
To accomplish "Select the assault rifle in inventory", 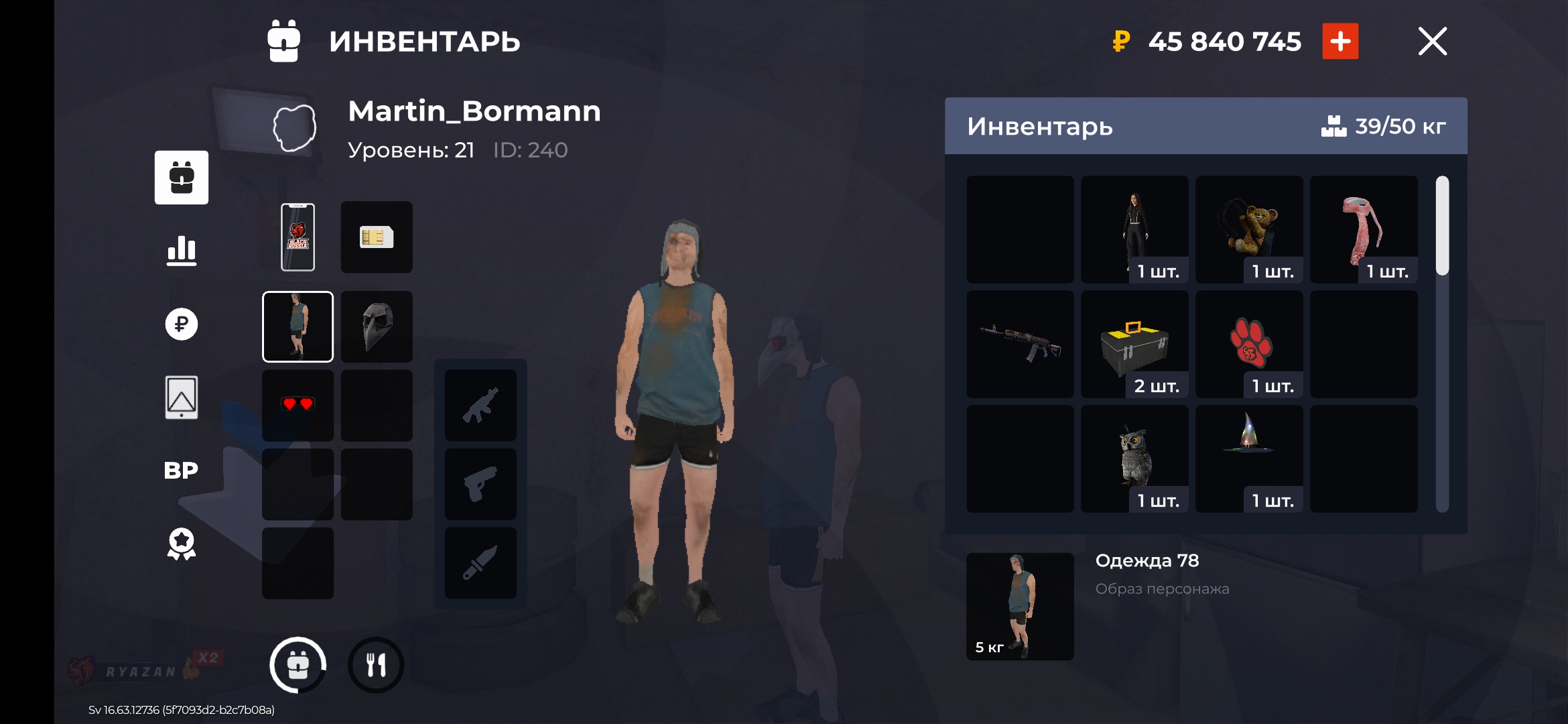I will (x=1020, y=344).
